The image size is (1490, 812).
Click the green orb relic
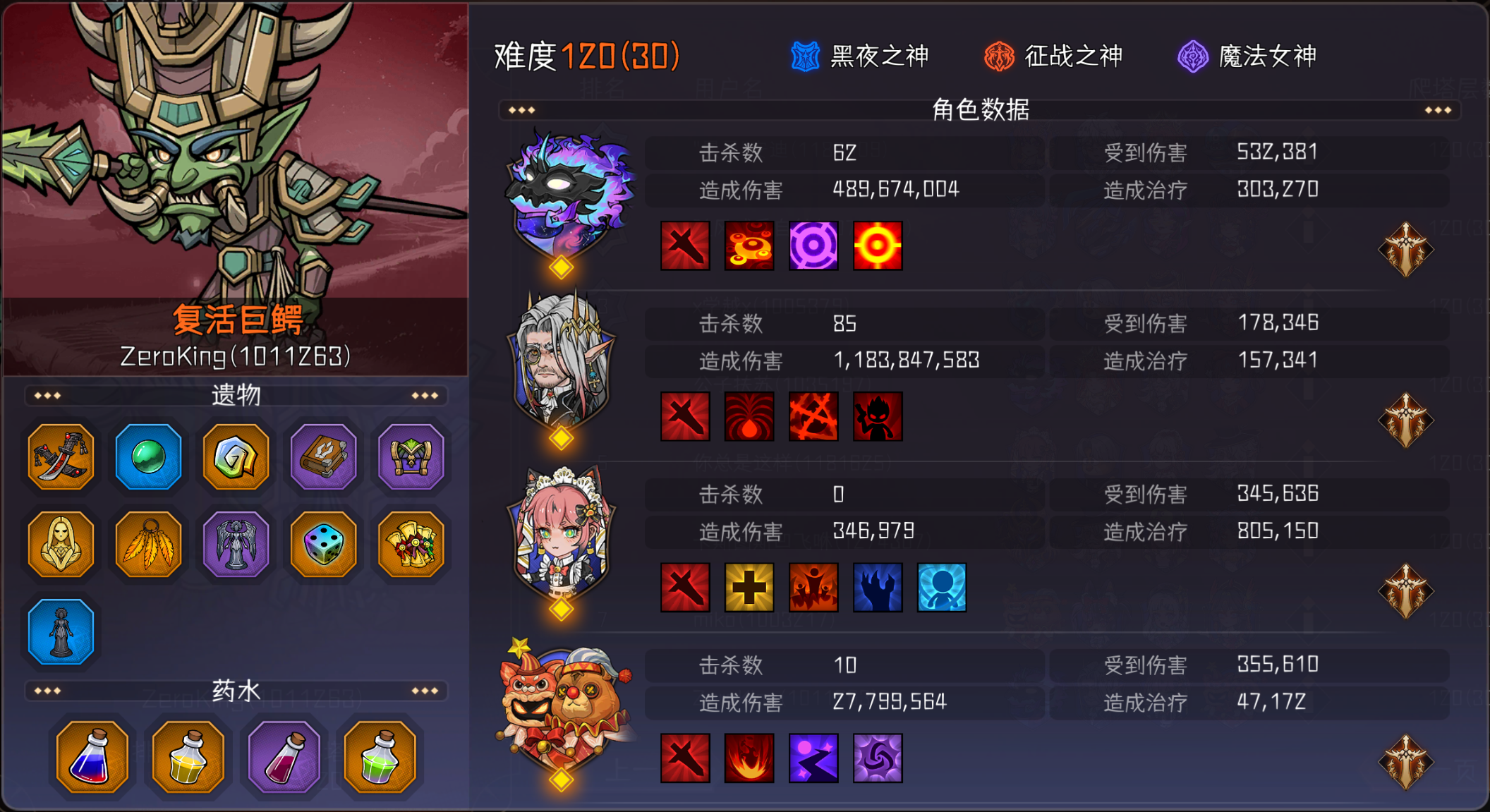pyautogui.click(x=147, y=457)
